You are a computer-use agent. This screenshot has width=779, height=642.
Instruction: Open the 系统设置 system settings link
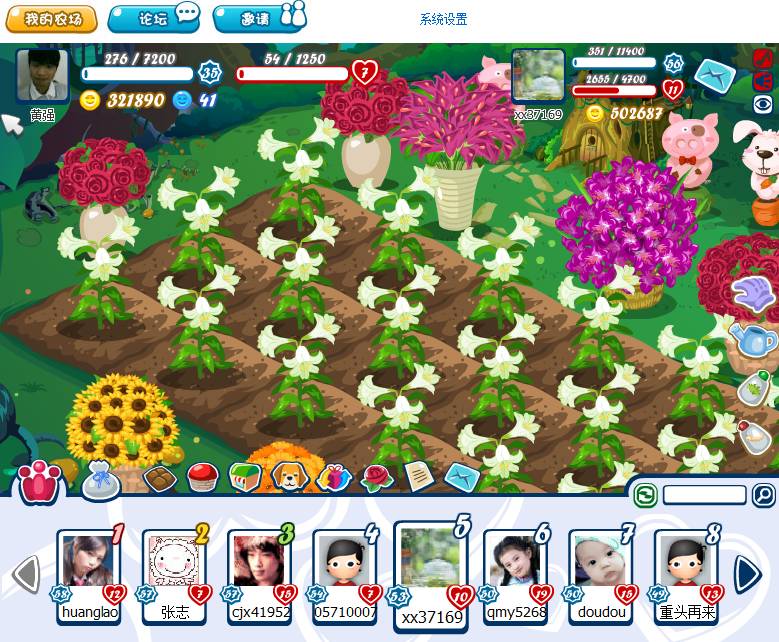coord(443,20)
